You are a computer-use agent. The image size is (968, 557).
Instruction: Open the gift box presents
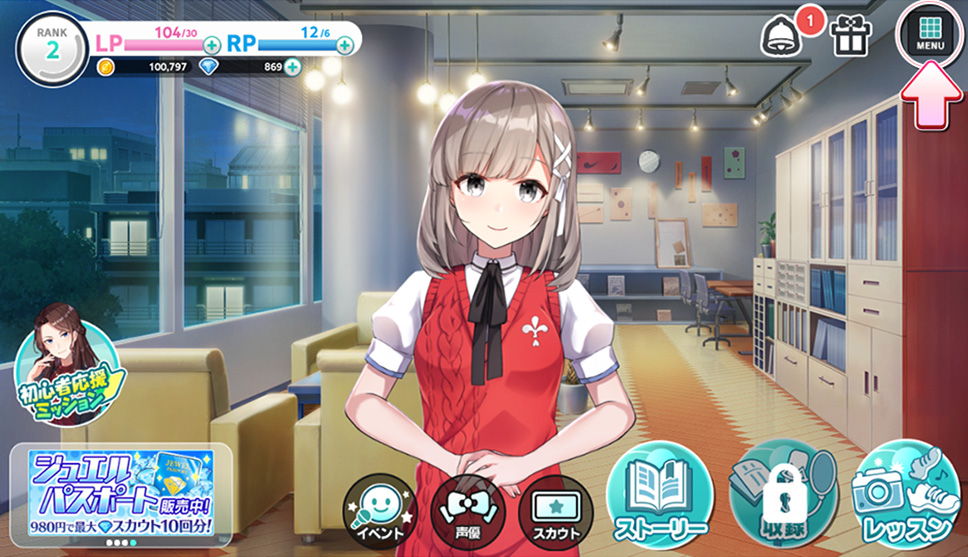(851, 35)
